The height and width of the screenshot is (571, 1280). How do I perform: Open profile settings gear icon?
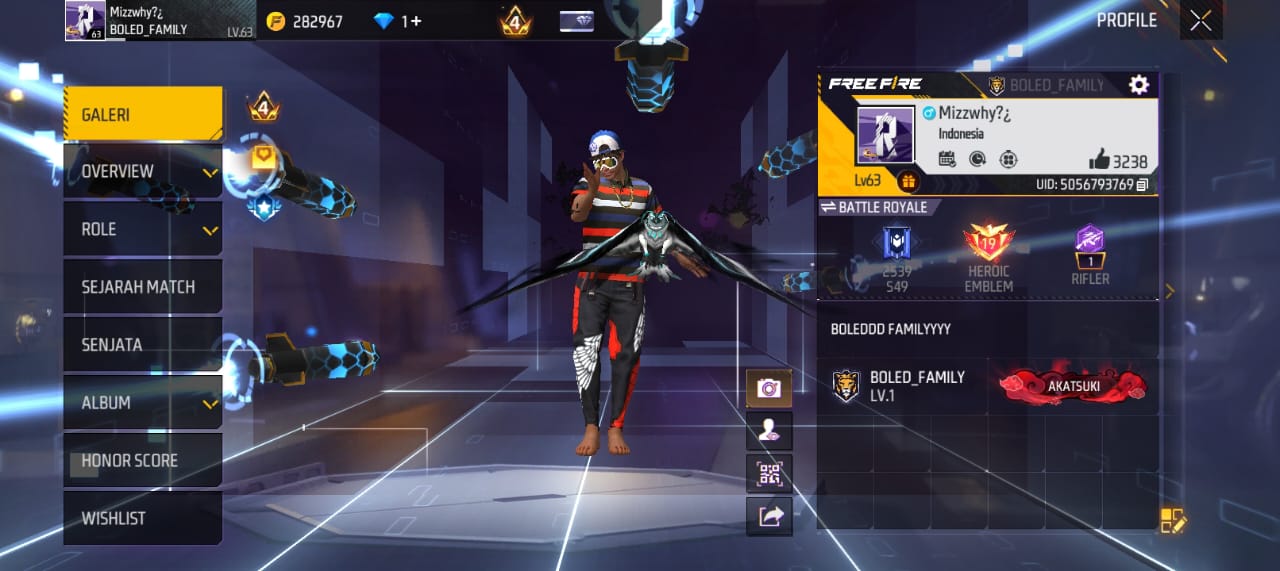point(1138,85)
